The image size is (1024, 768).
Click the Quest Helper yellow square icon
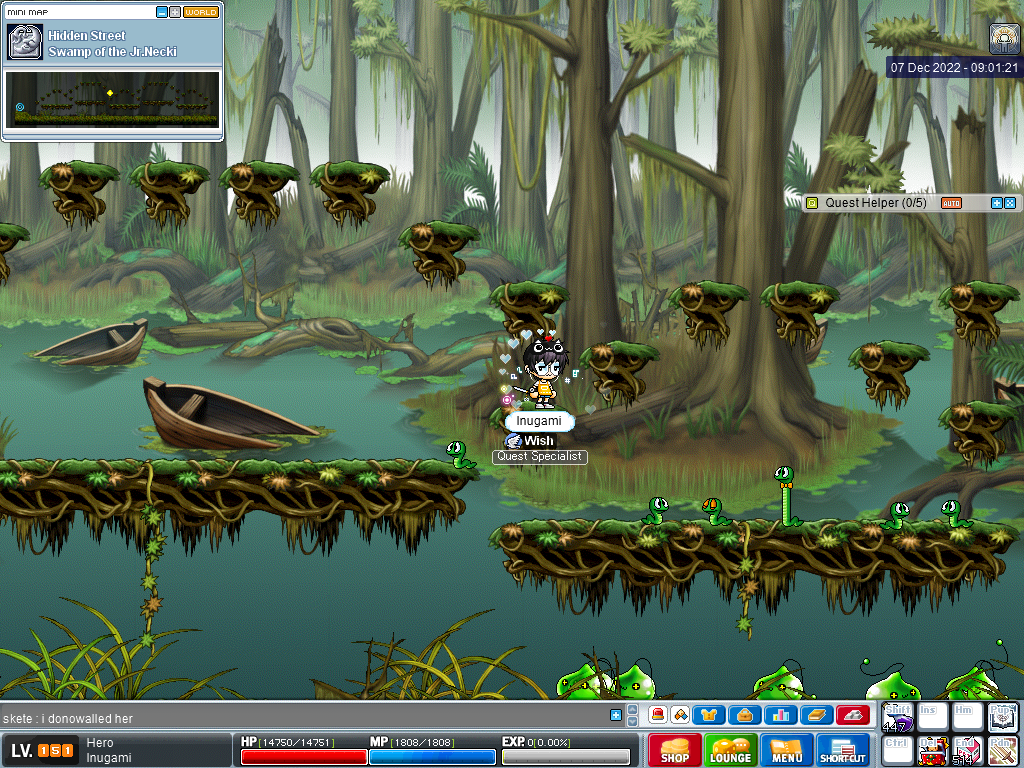(x=812, y=203)
